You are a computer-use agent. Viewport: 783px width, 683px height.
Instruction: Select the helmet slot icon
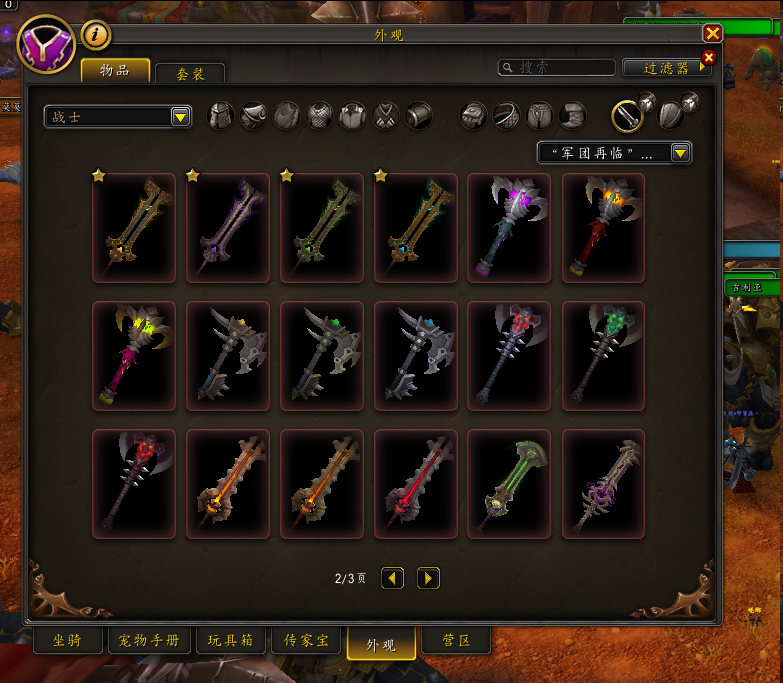220,116
